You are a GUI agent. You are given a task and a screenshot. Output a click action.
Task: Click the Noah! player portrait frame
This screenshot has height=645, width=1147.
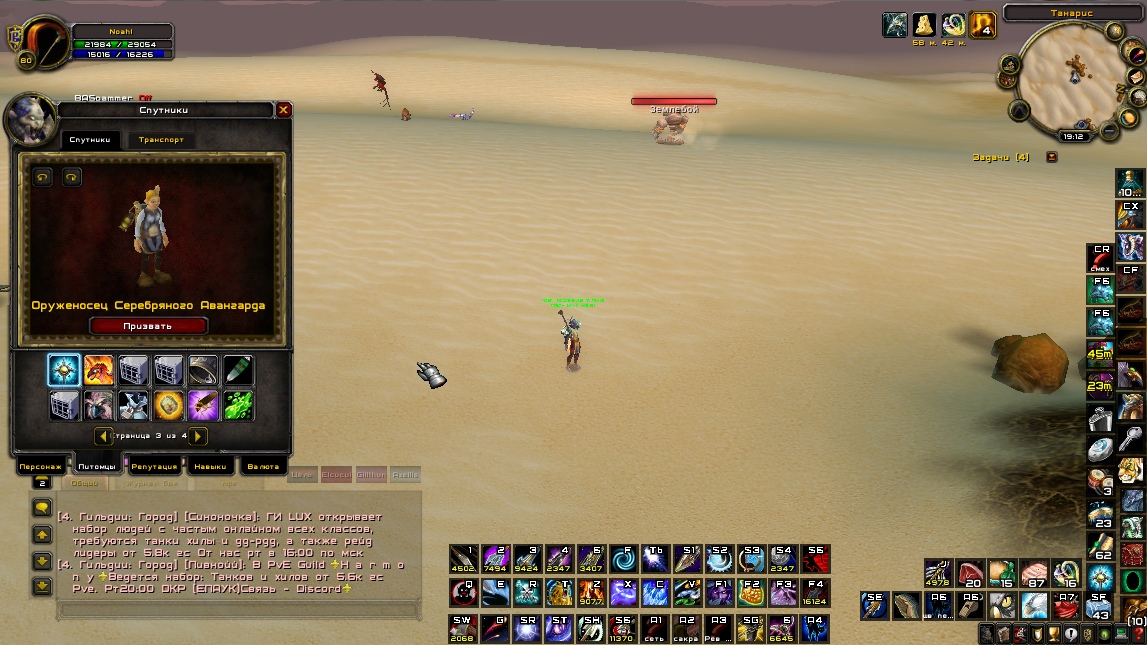[x=40, y=43]
